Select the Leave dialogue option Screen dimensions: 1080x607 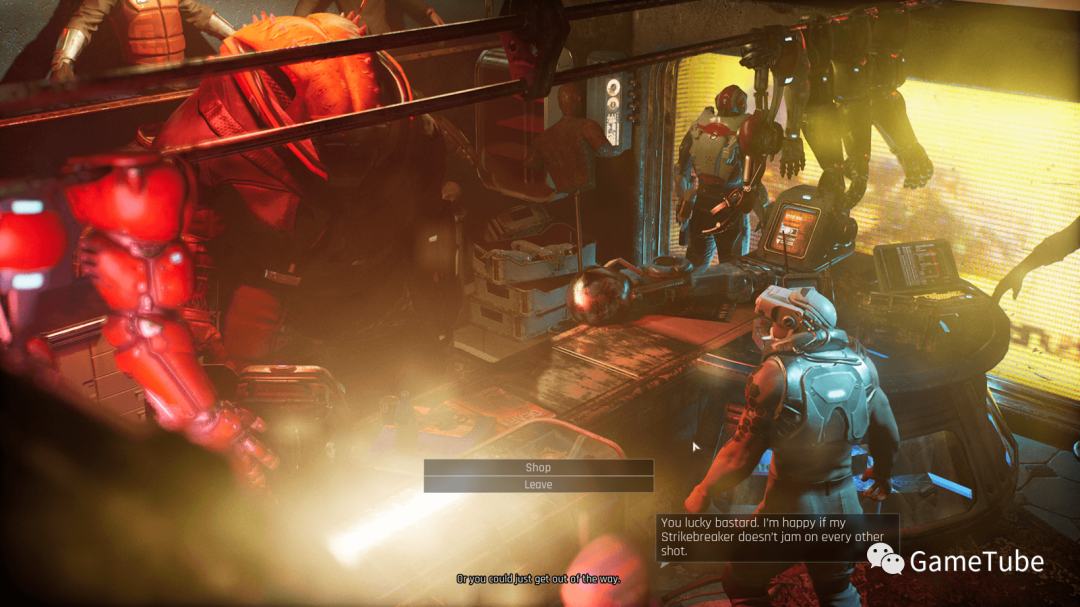click(x=538, y=485)
